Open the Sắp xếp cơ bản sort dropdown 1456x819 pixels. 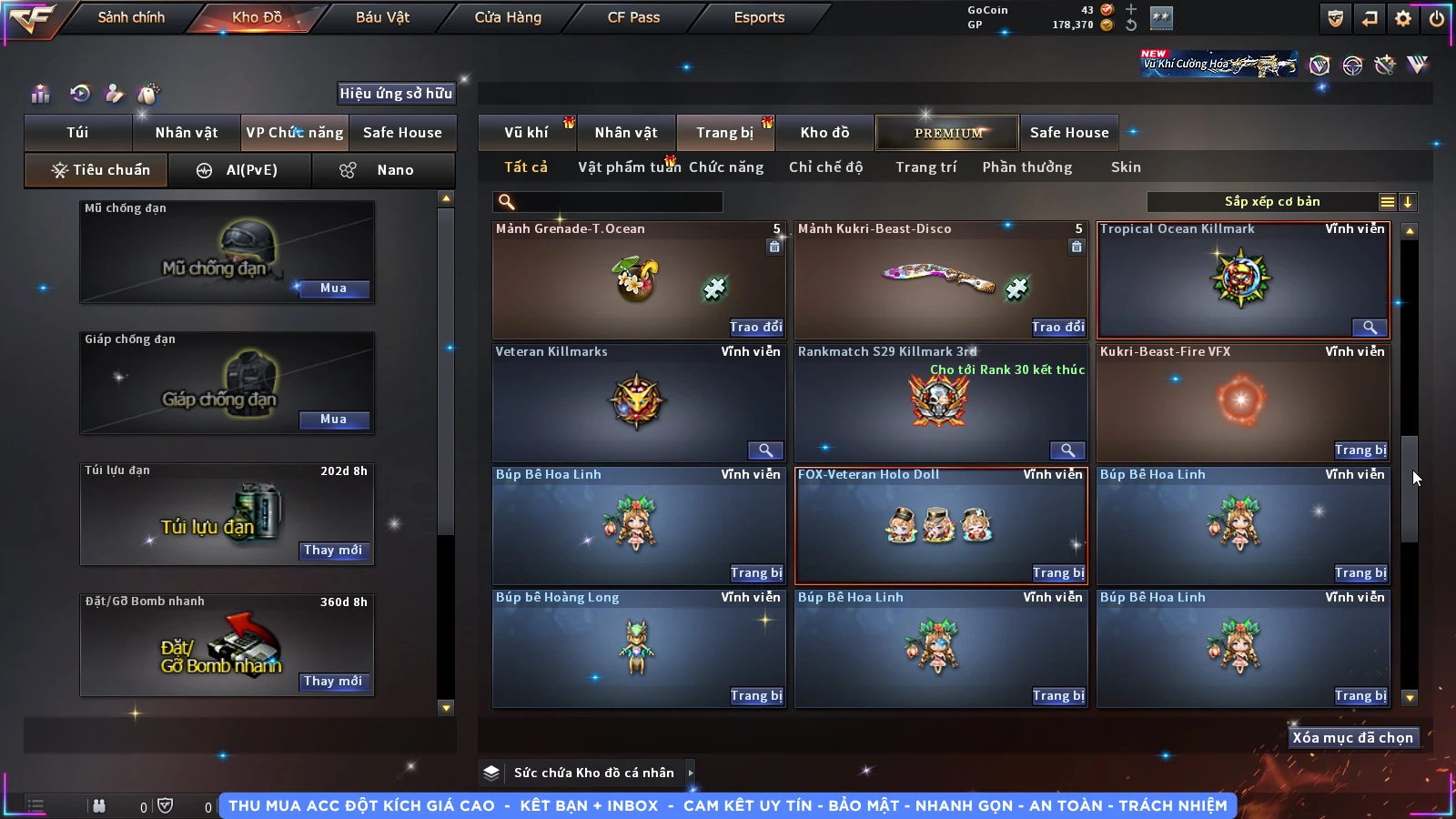pyautogui.click(x=1271, y=202)
